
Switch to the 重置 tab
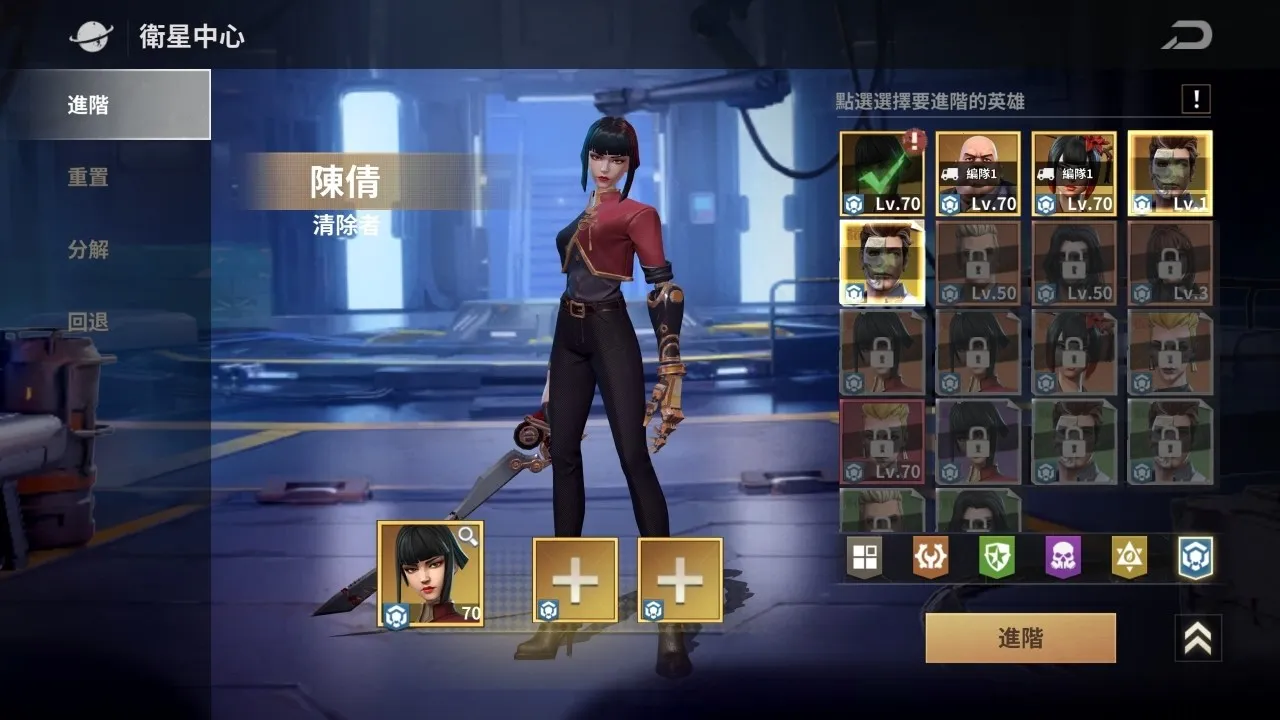tap(88, 177)
